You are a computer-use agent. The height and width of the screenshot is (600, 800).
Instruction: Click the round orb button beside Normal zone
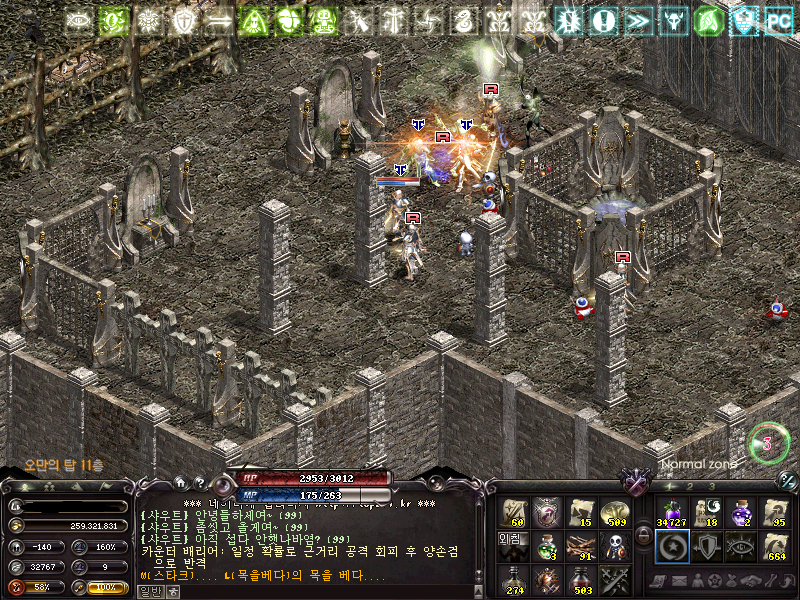pos(768,443)
